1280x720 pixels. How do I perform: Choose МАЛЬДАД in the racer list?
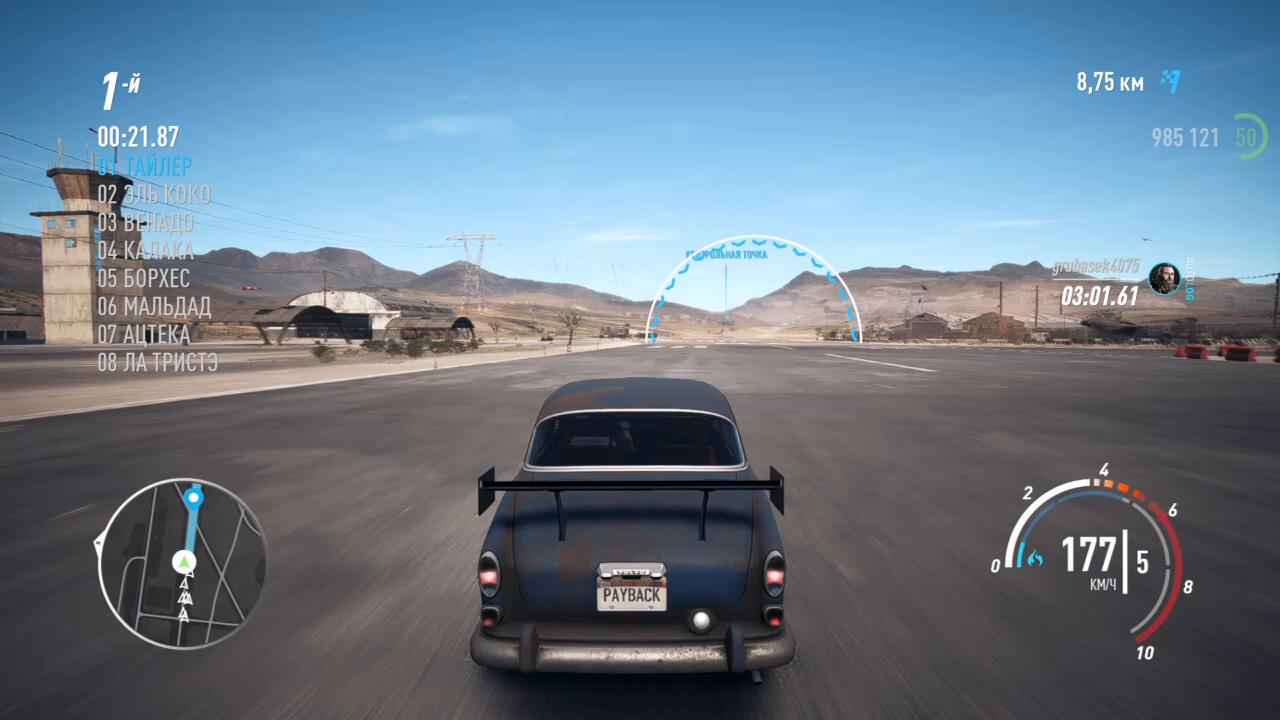(x=154, y=306)
